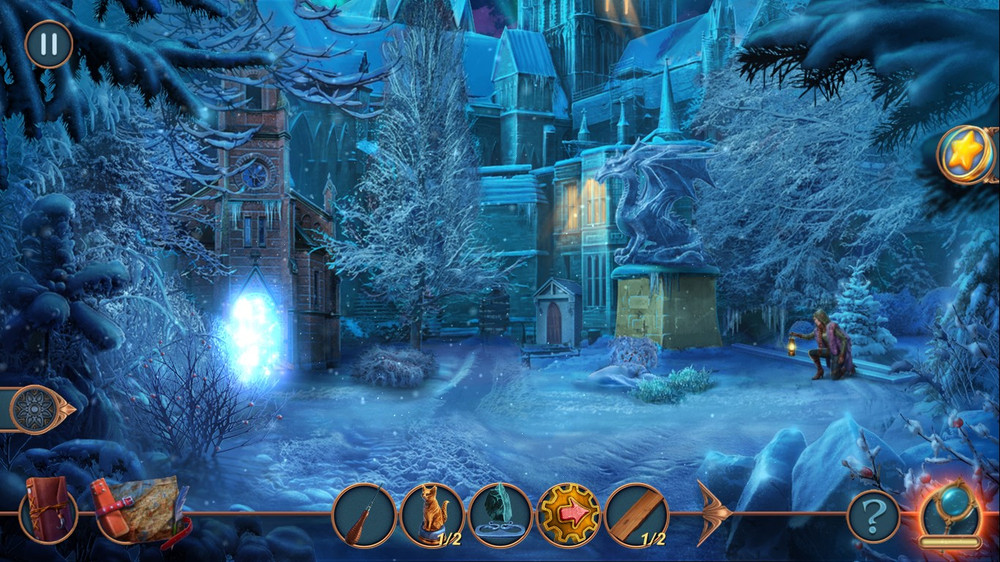Select the orange cat figurine slot

pyautogui.click(x=432, y=515)
